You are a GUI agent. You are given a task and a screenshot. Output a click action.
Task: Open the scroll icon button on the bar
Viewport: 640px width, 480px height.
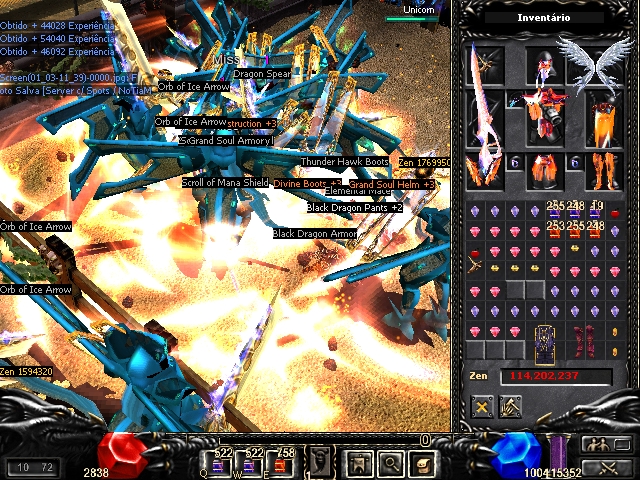click(421, 462)
